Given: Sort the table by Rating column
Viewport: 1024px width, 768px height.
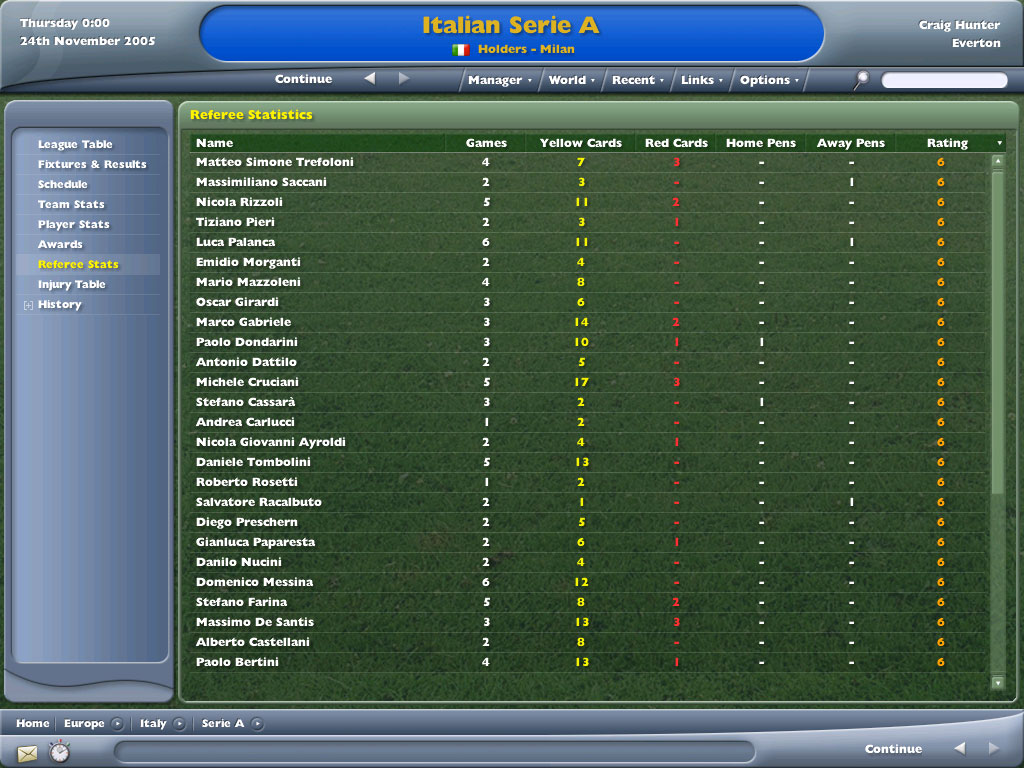Looking at the screenshot, I should [x=946, y=143].
